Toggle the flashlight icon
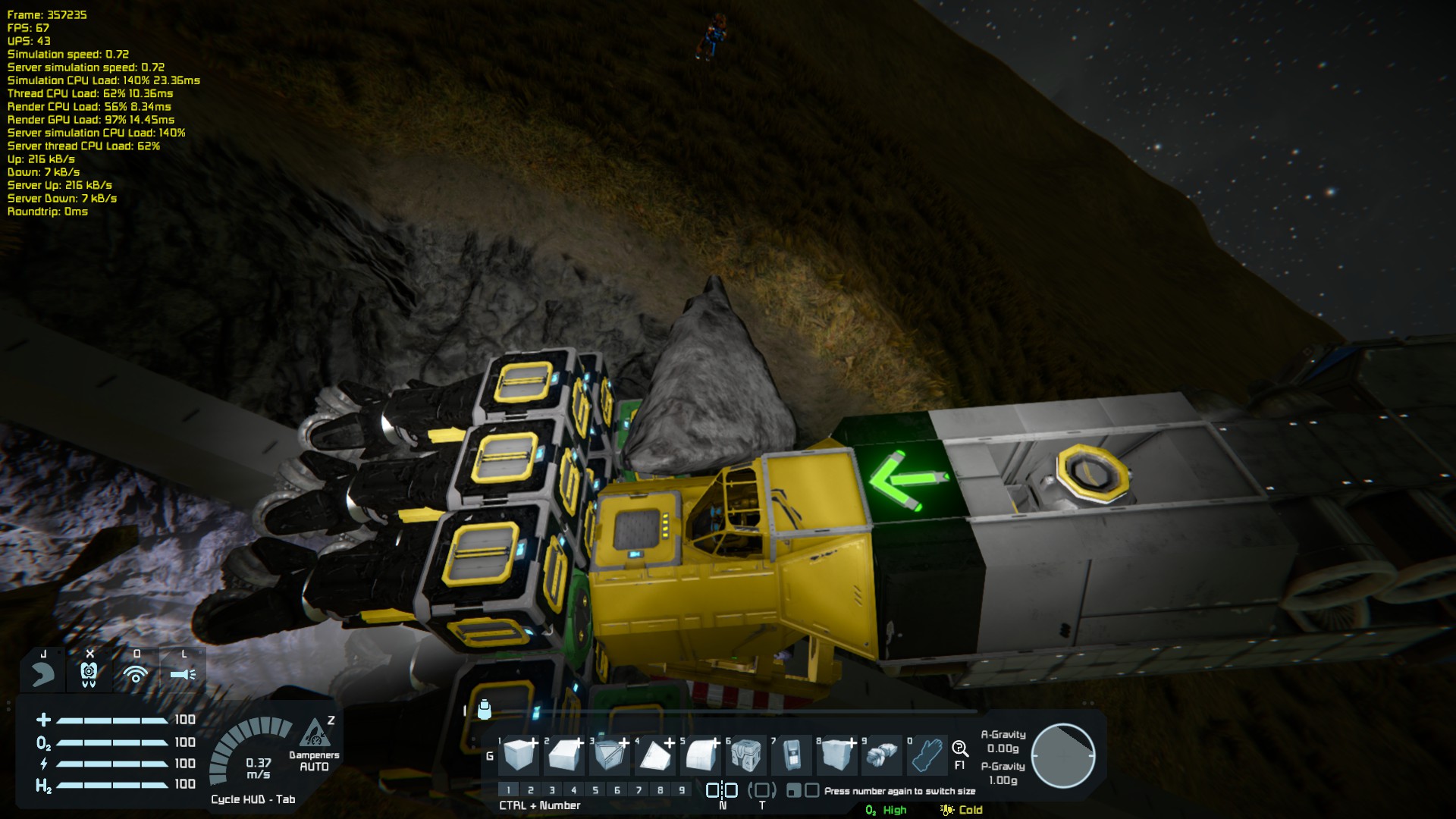The height and width of the screenshot is (819, 1456). 183,673
